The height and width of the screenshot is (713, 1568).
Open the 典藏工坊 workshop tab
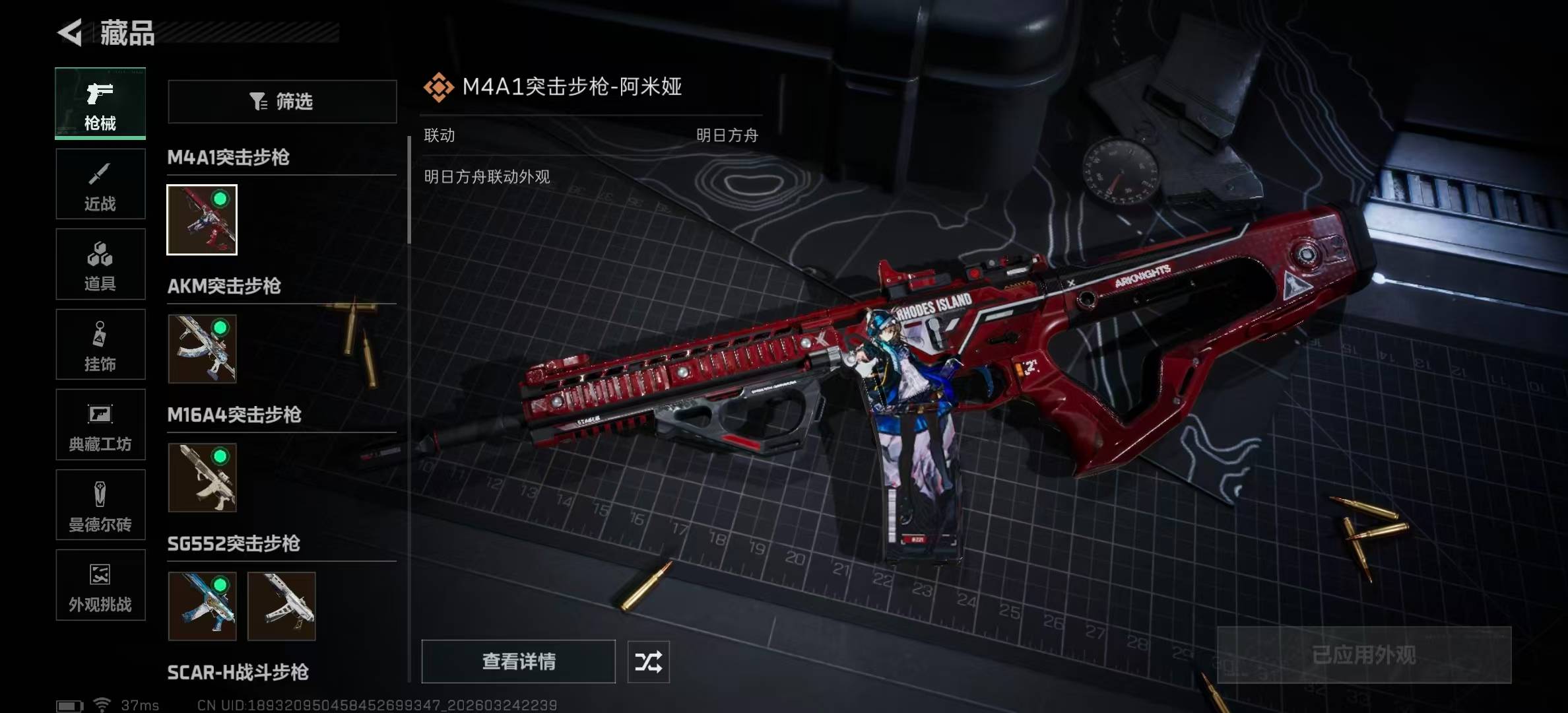[x=100, y=424]
